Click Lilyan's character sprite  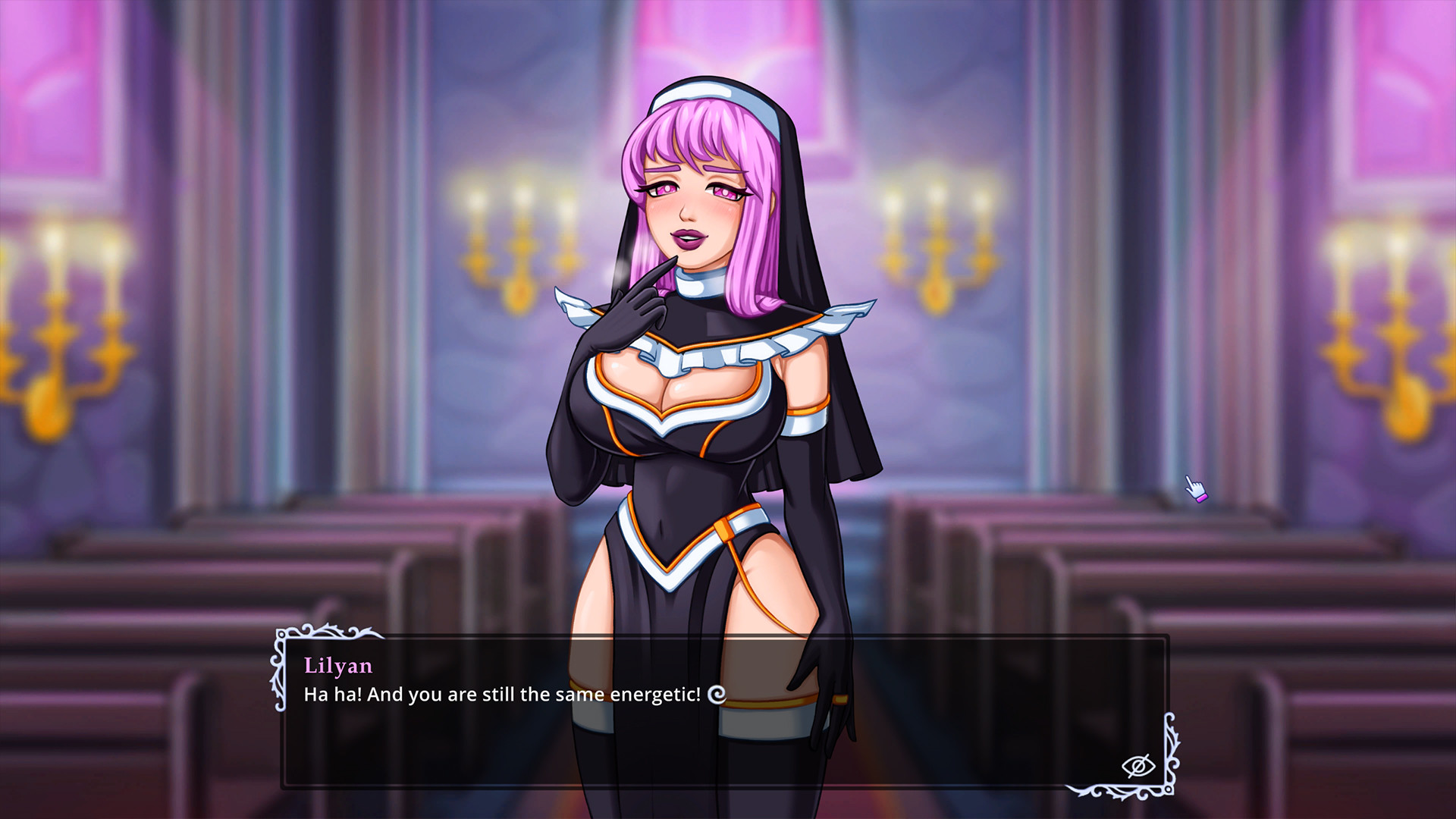click(705, 379)
